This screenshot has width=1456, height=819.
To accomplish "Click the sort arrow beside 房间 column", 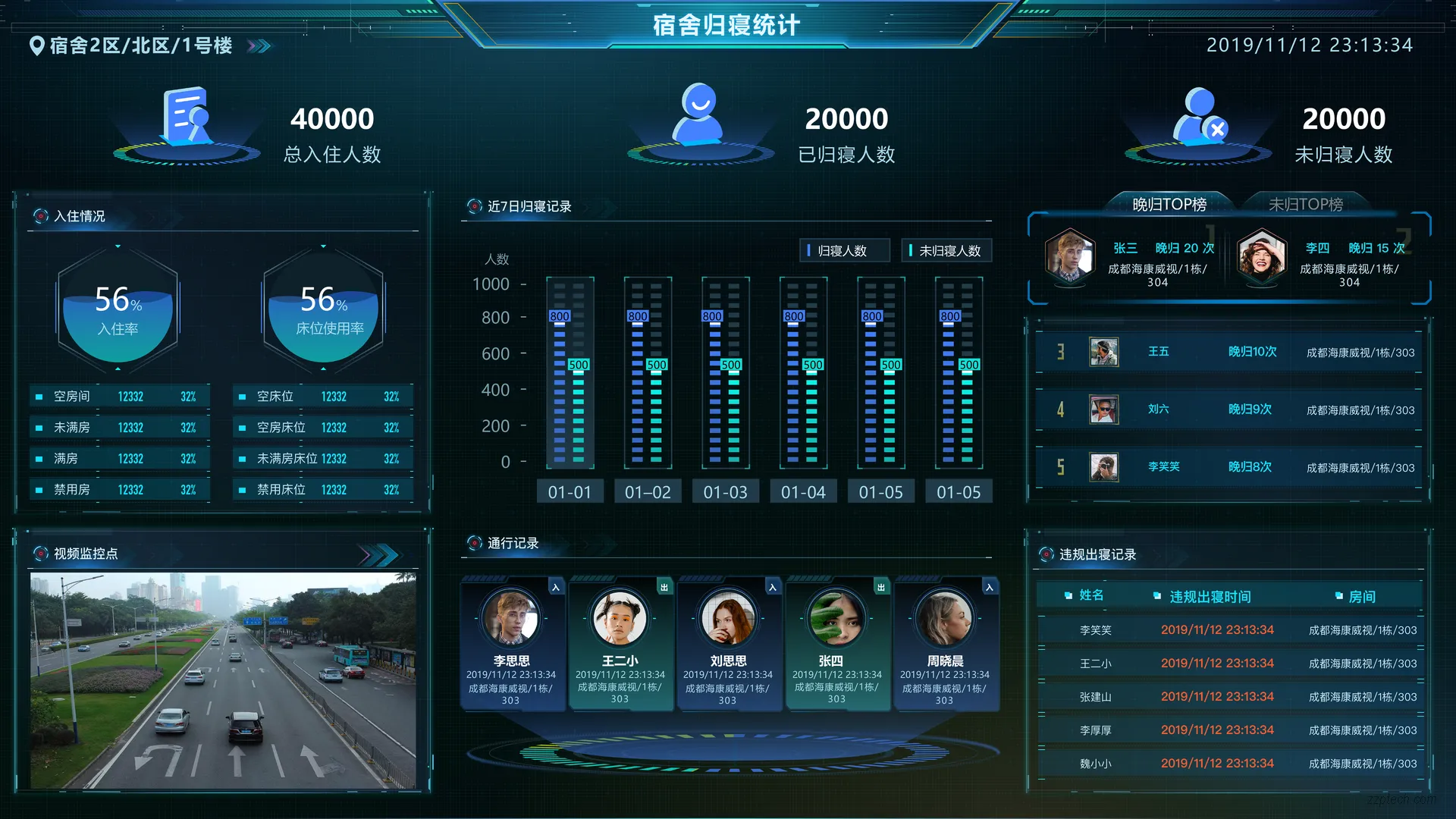I will 1338,597.
